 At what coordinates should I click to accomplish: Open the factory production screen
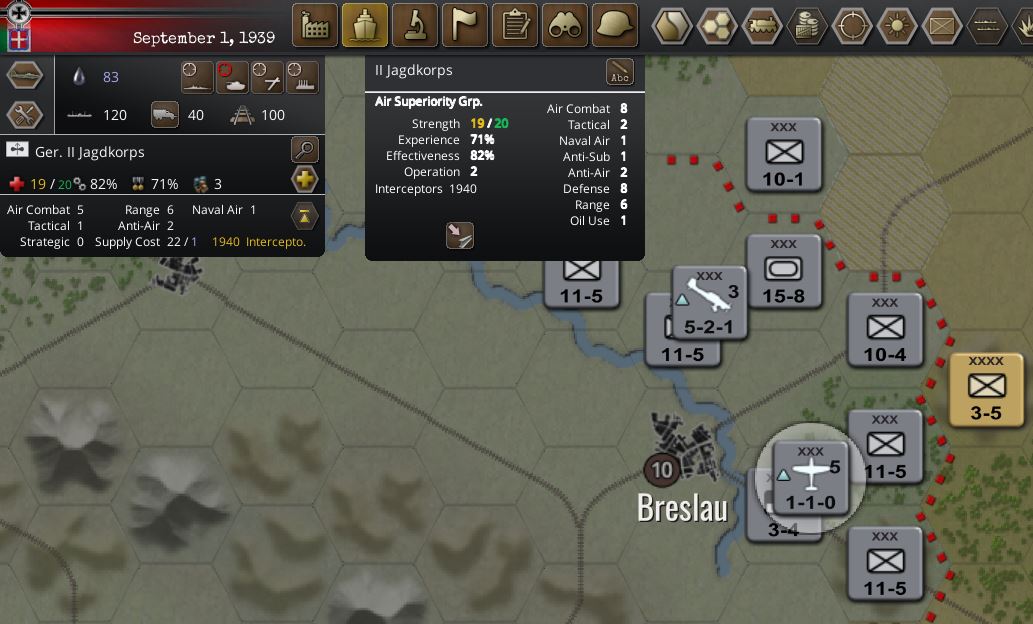pos(315,25)
